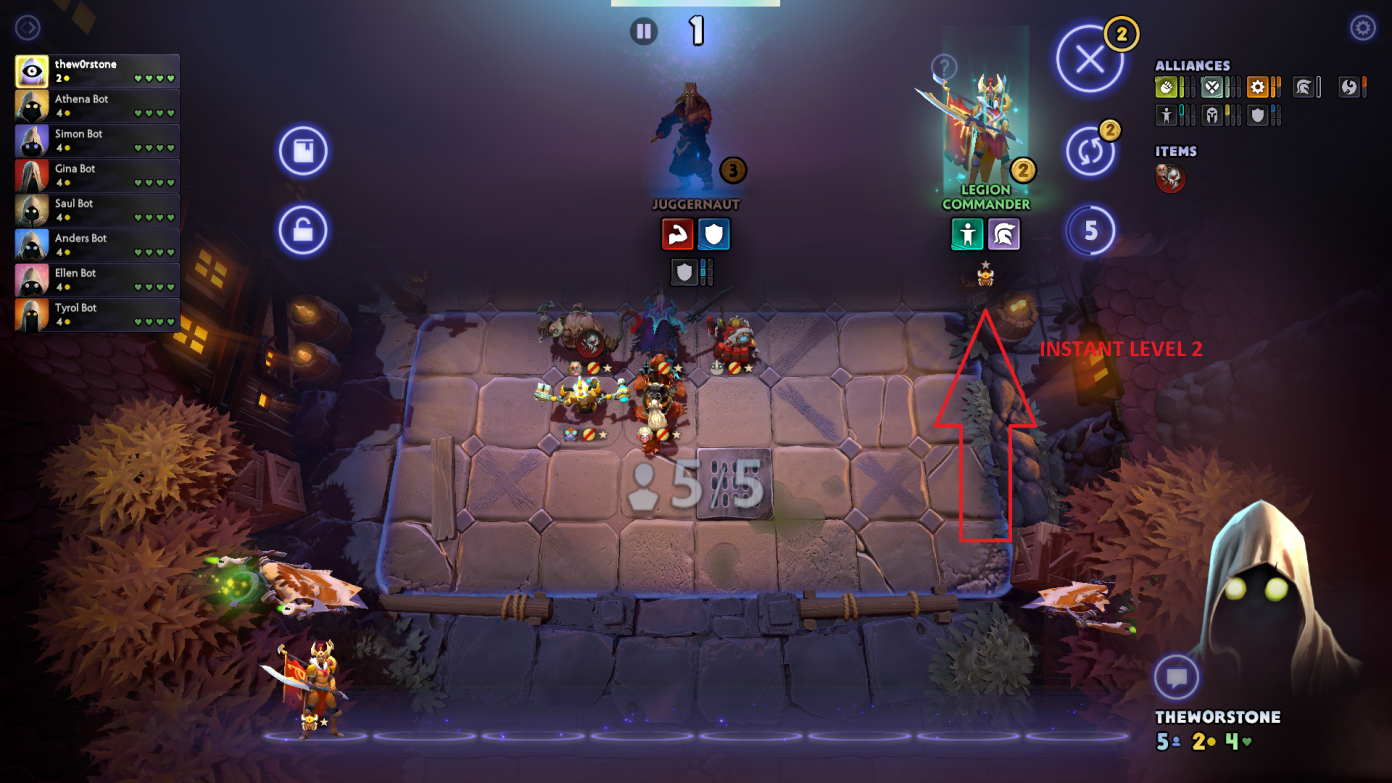Viewport: 1392px width, 783px height.
Task: View Simon Bot's board
Action: 97,141
